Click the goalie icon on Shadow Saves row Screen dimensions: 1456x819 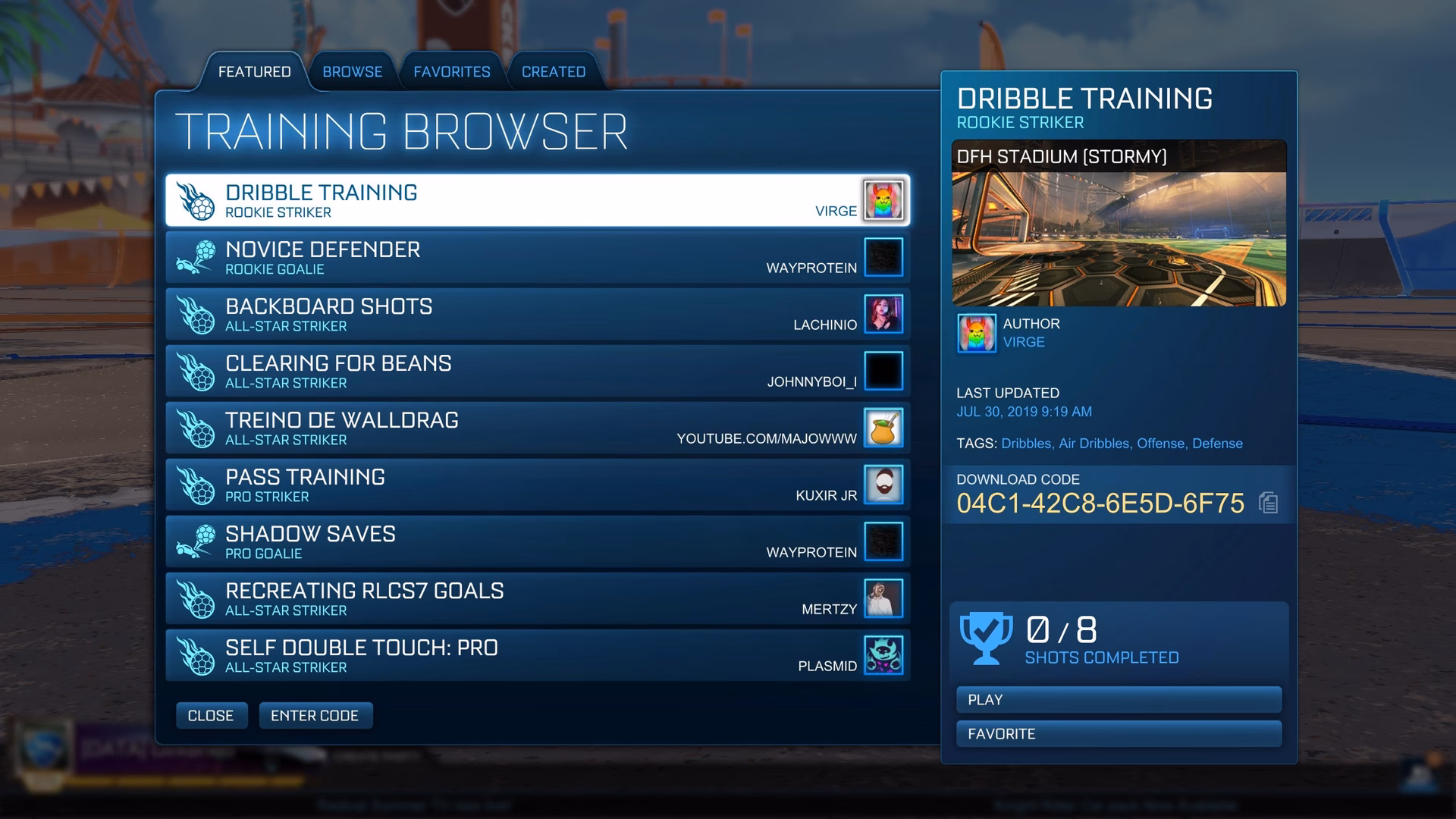(197, 541)
